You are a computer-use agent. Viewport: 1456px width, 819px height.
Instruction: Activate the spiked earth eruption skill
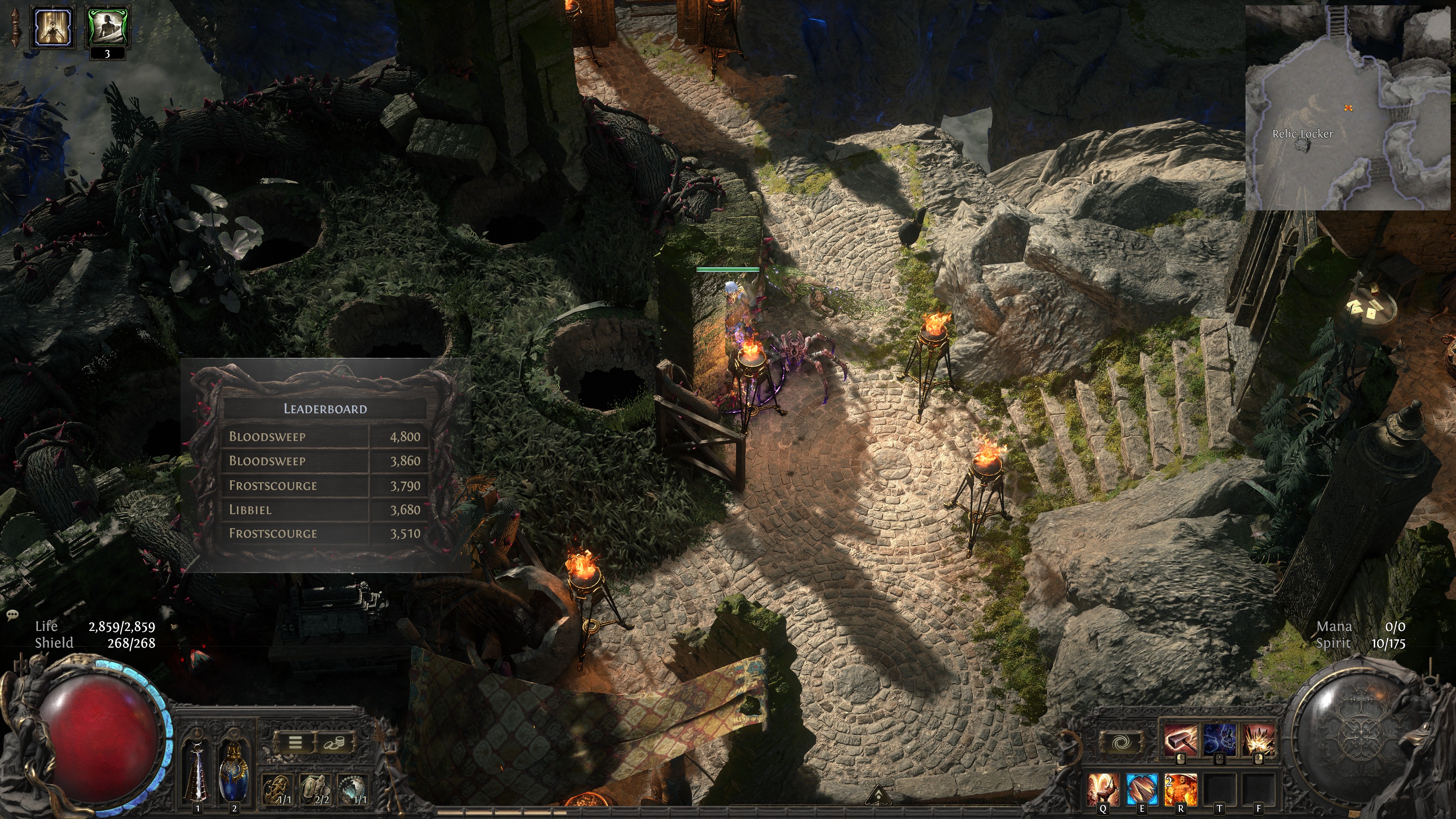[x=1259, y=740]
